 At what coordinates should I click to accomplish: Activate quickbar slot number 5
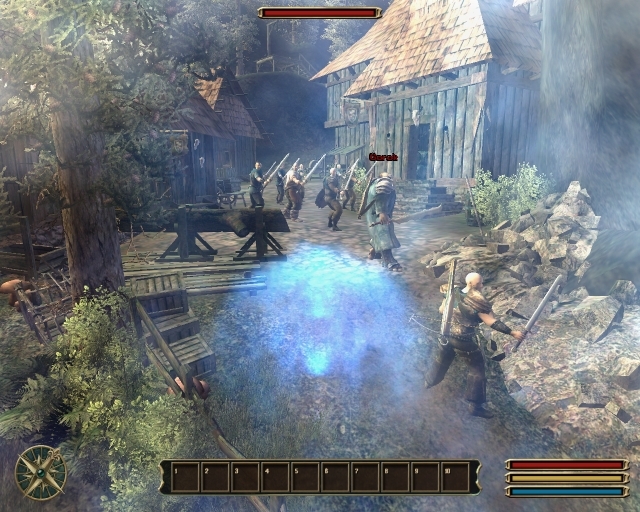click(305, 477)
